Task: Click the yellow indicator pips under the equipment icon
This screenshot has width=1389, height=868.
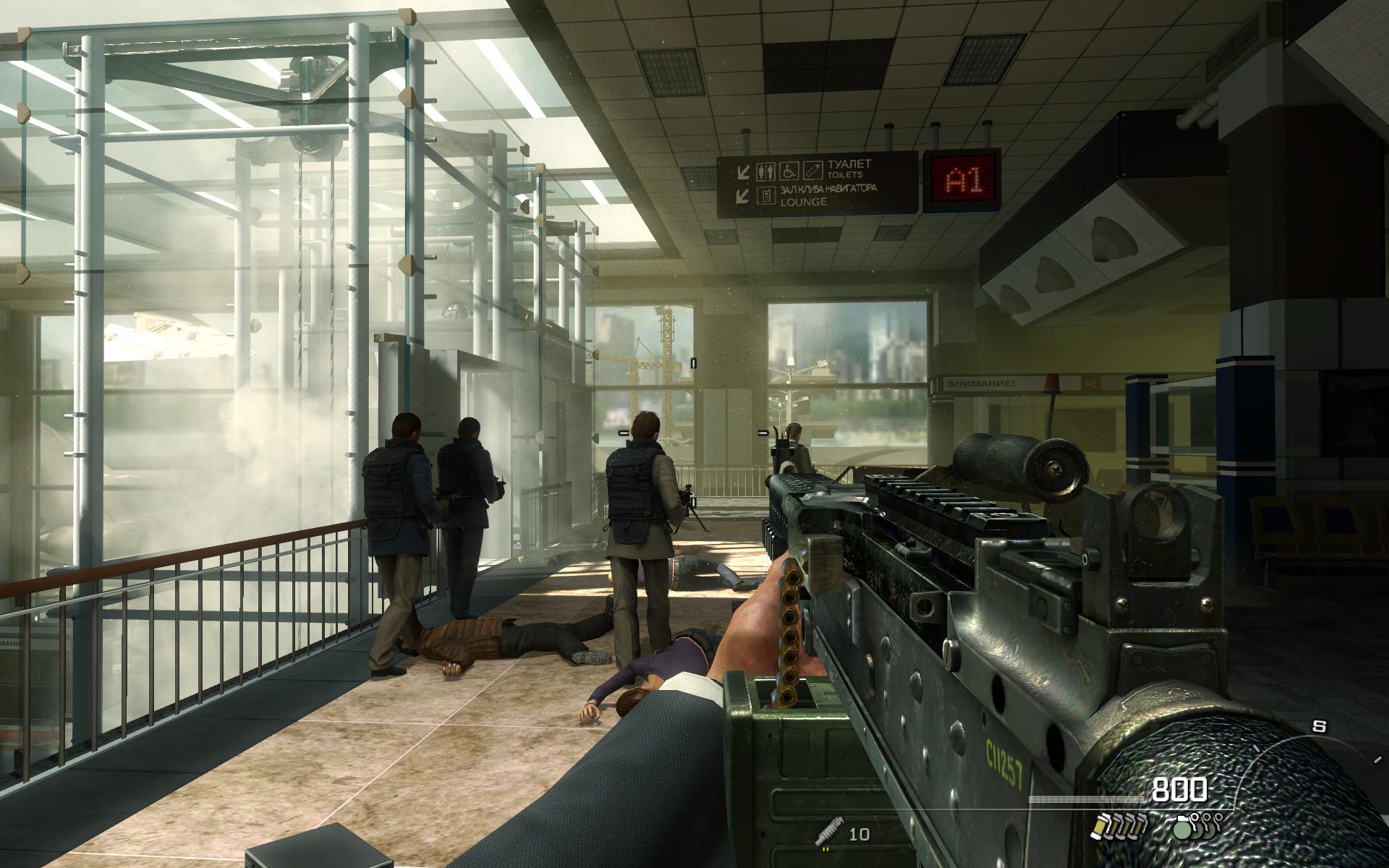Action: [x=825, y=848]
